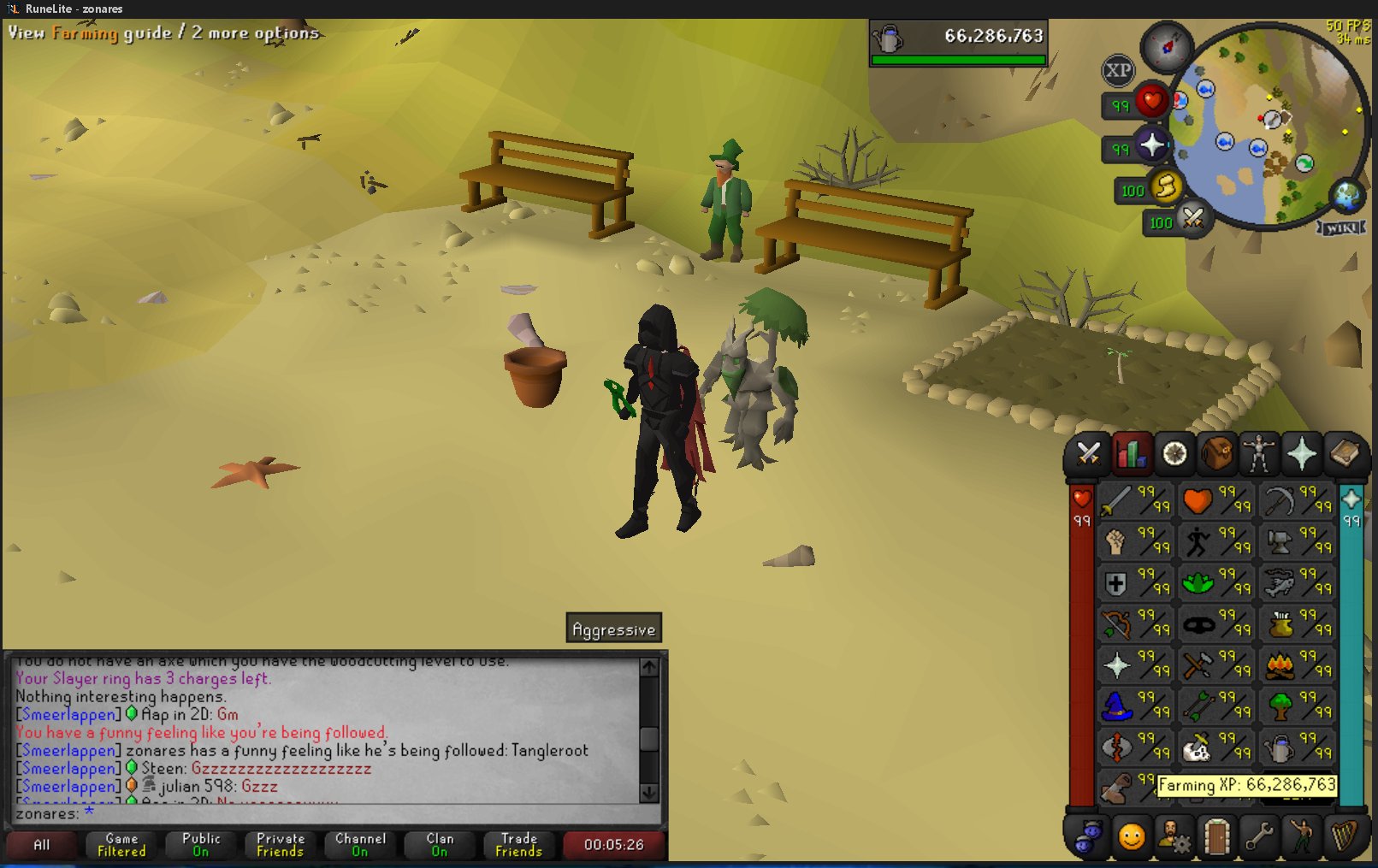
Task: Select the Trade chat tab
Action: point(519,845)
